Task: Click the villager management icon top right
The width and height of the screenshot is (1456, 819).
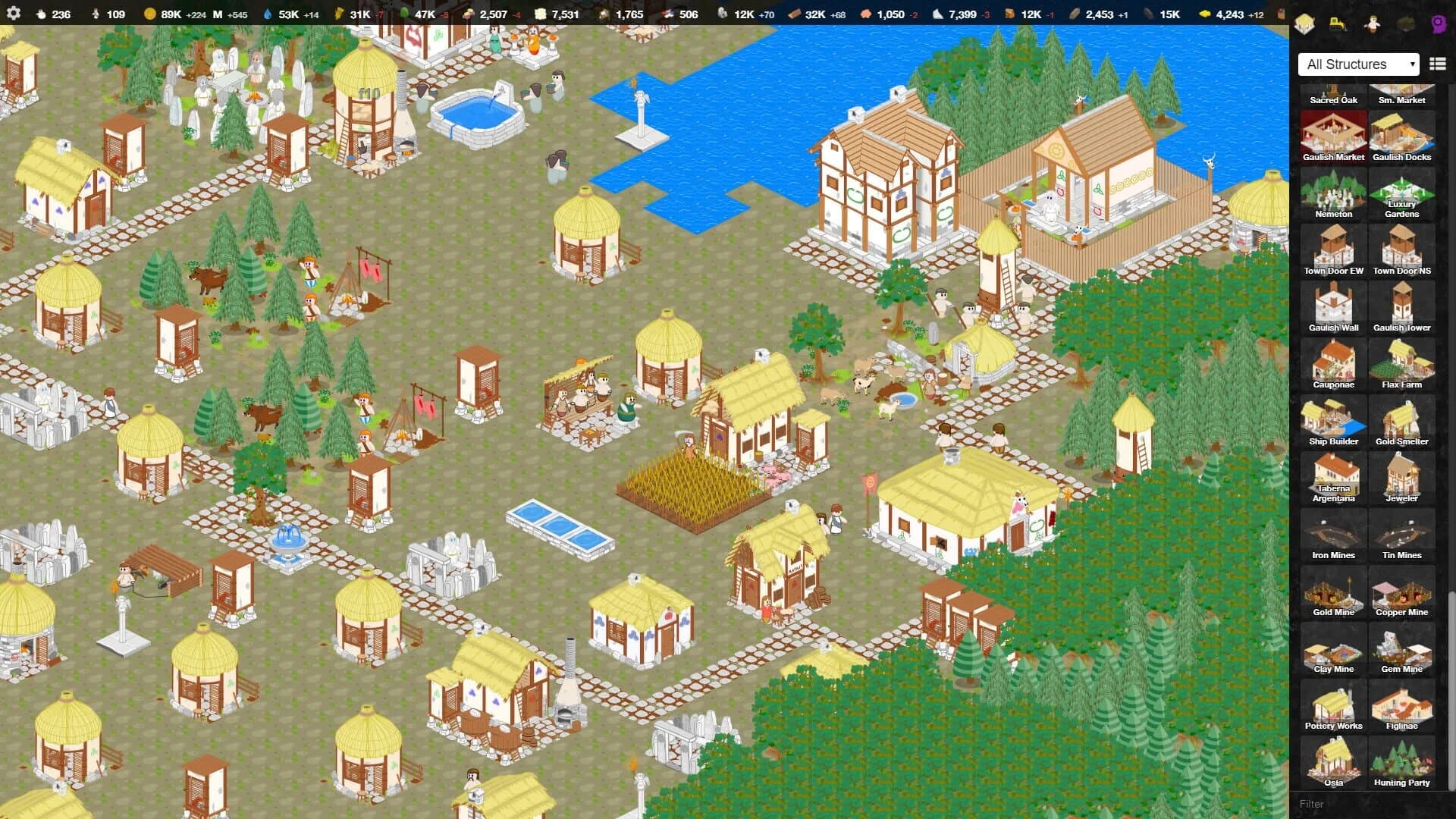Action: point(1371,24)
